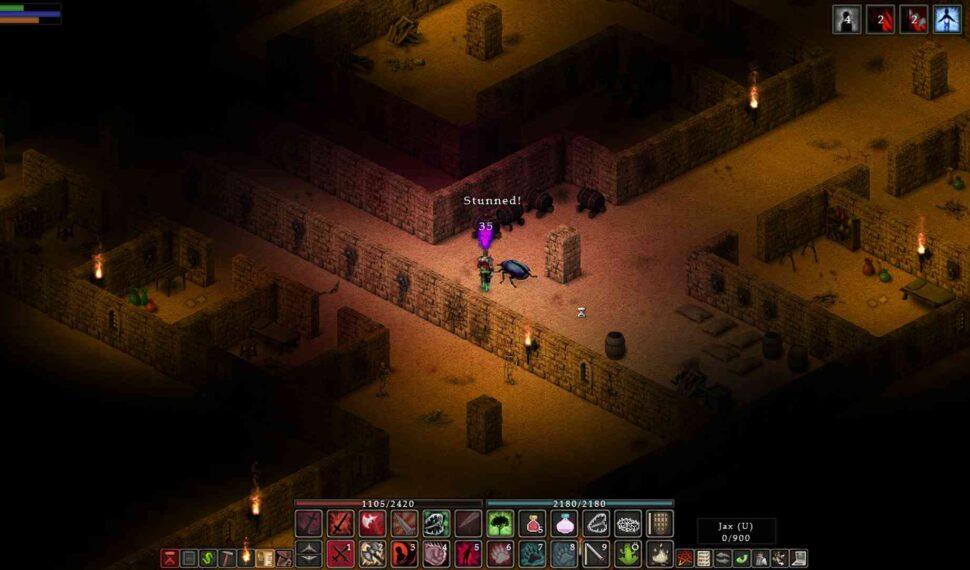Inspect the gray silhouette status effect showing 4
This screenshot has width=970, height=570.
(x=847, y=19)
